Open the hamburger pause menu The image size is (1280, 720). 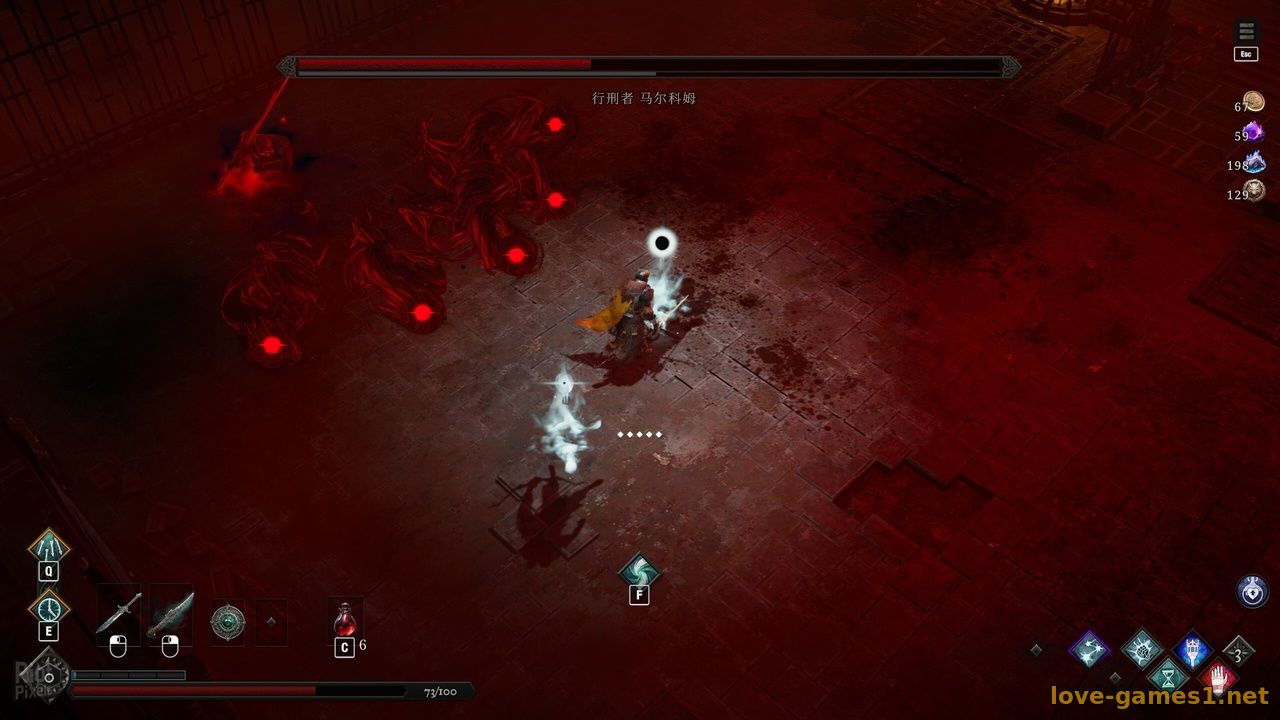(1245, 32)
